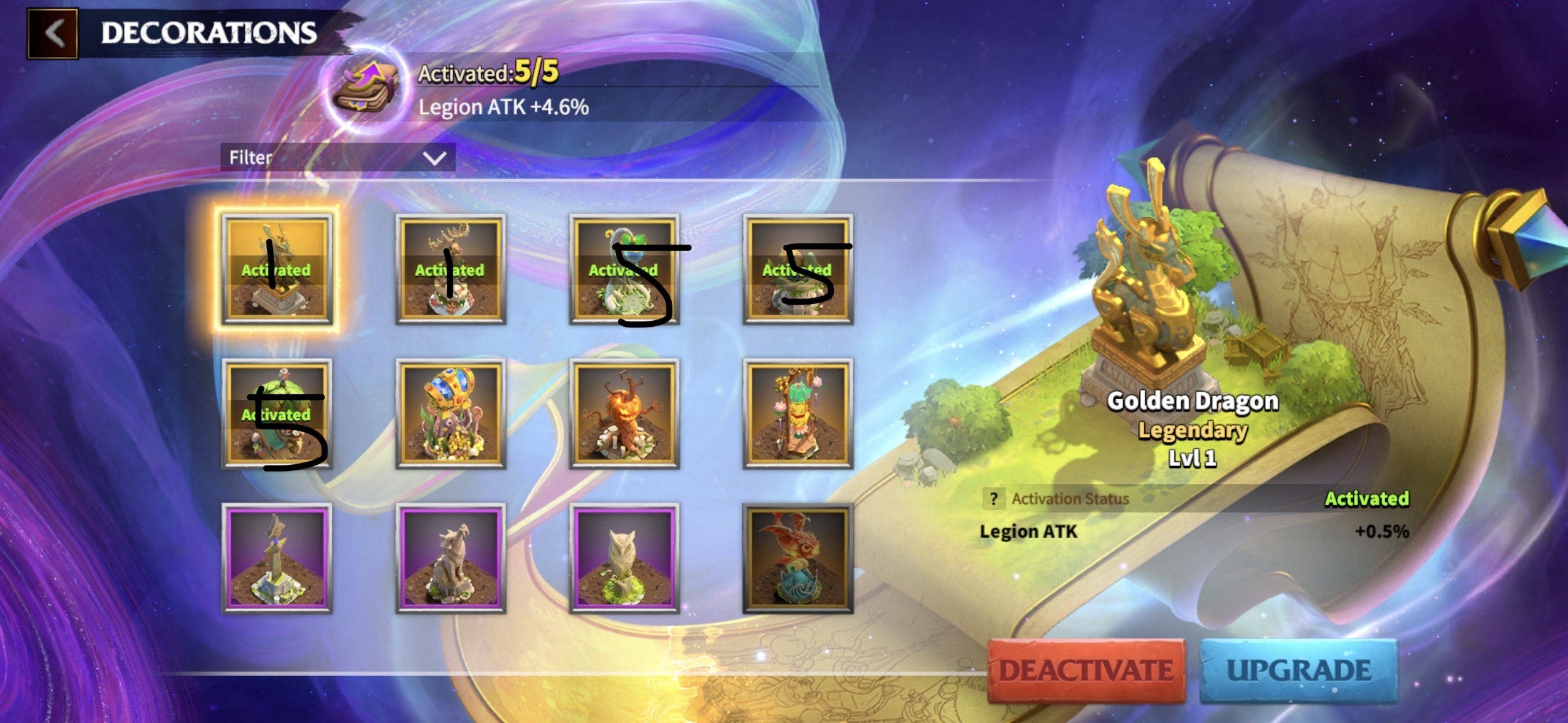
Task: Pick the red dragon fish decoration
Action: pyautogui.click(x=797, y=559)
